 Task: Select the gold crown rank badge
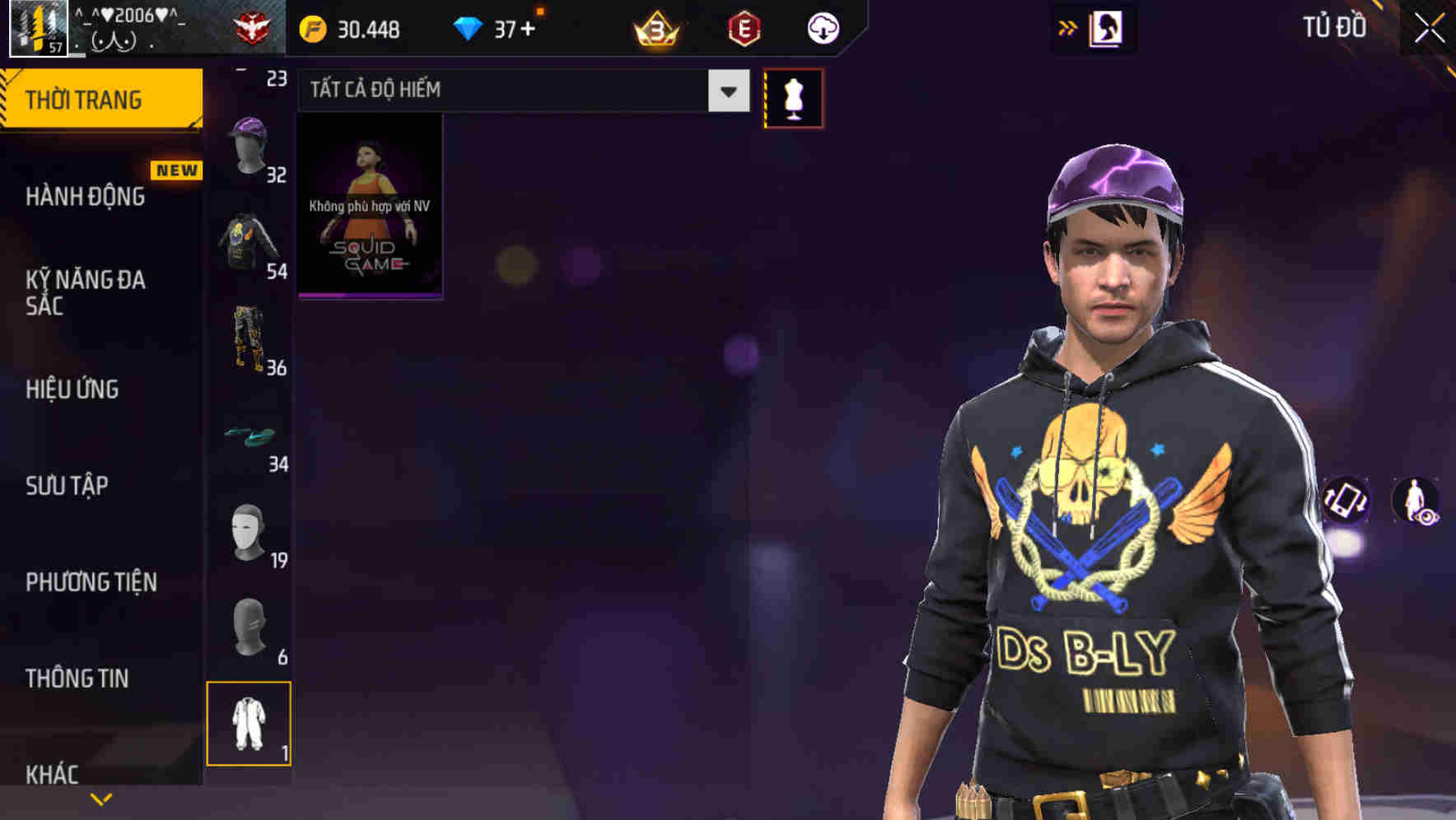(655, 28)
